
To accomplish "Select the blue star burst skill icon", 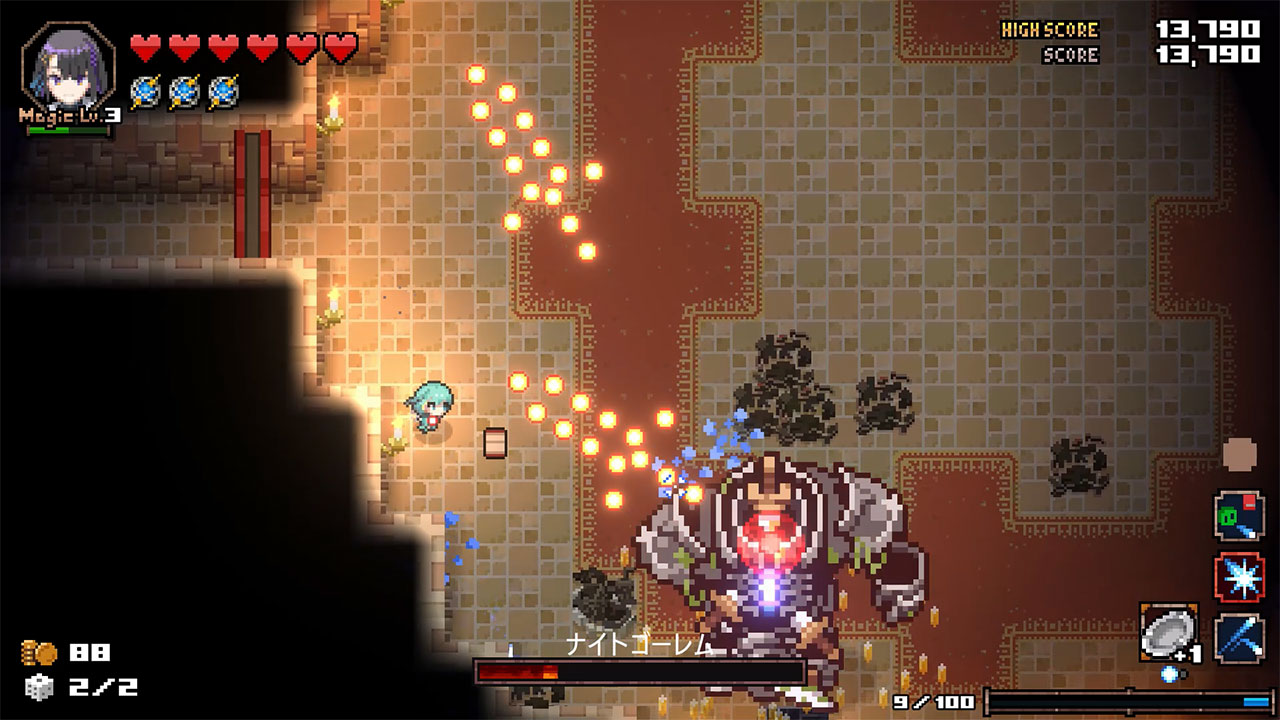I will click(x=1241, y=578).
